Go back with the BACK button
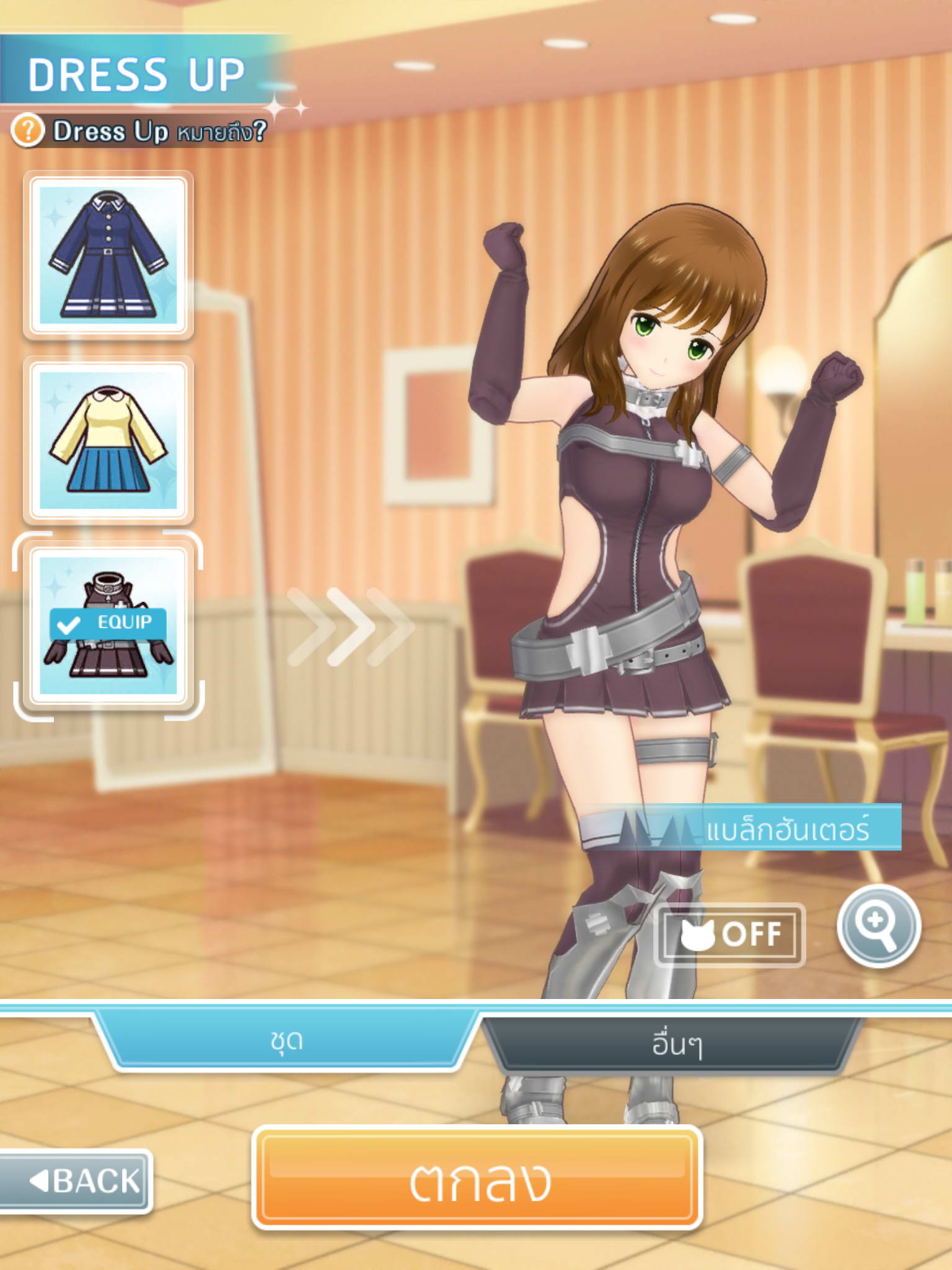The height and width of the screenshot is (1270, 952). (x=77, y=1180)
